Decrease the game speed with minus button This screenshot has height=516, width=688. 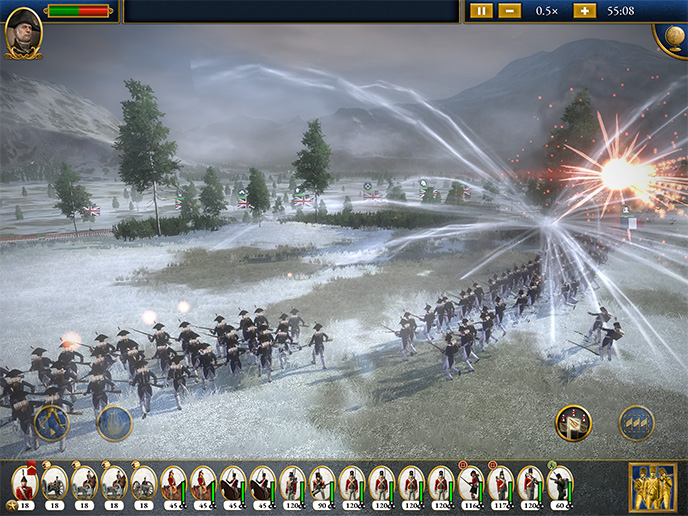click(509, 10)
